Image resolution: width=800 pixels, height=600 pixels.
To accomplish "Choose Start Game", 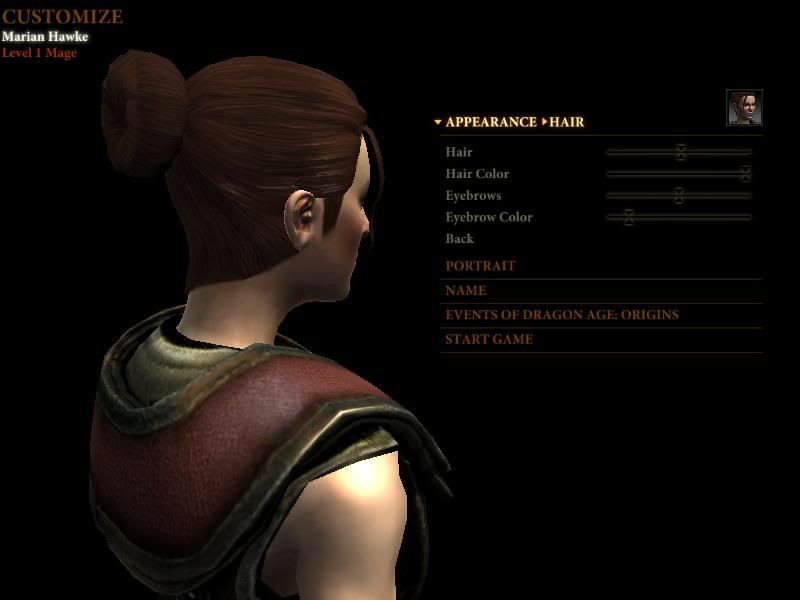I will coord(489,340).
